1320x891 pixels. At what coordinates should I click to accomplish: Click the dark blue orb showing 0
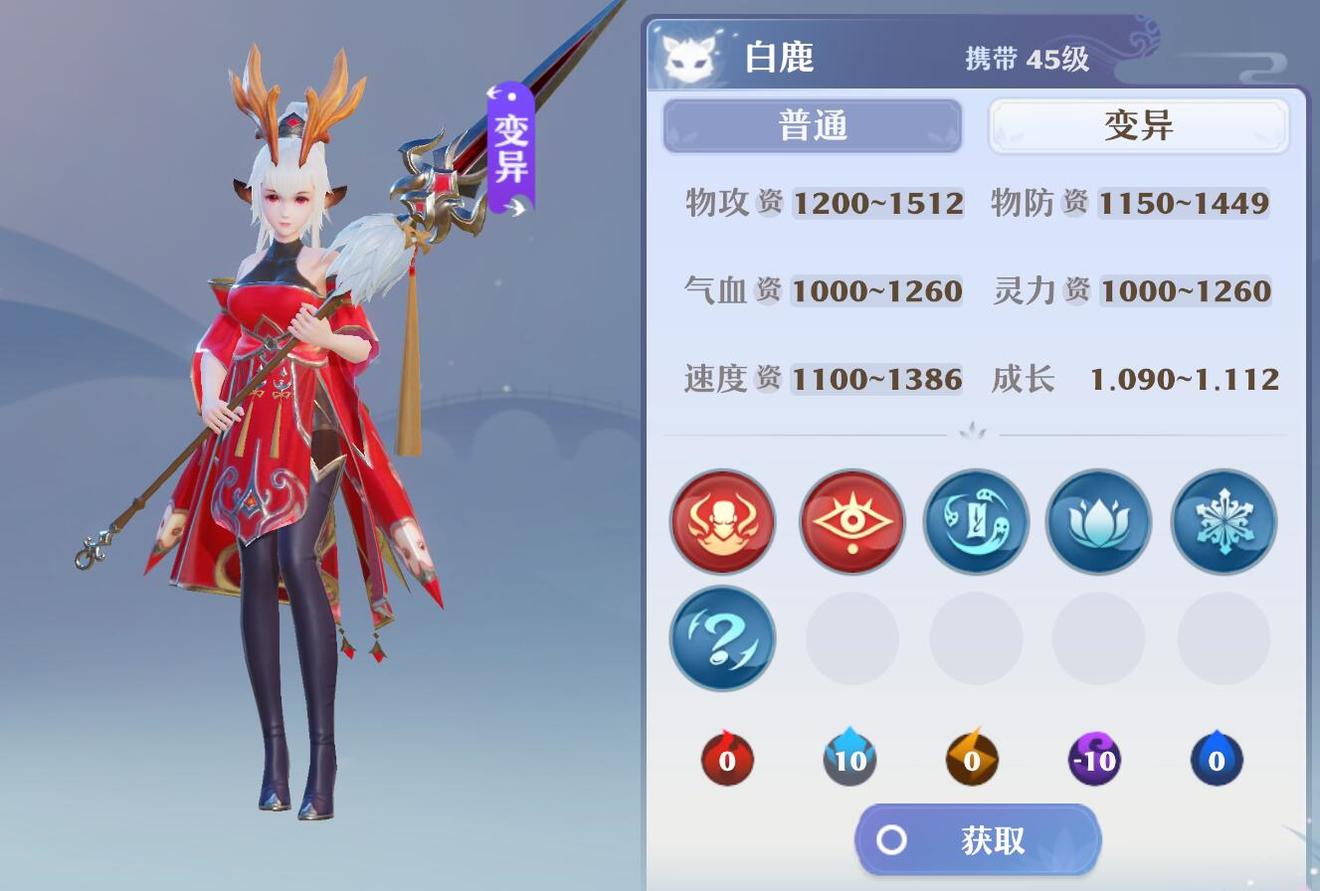(1216, 760)
